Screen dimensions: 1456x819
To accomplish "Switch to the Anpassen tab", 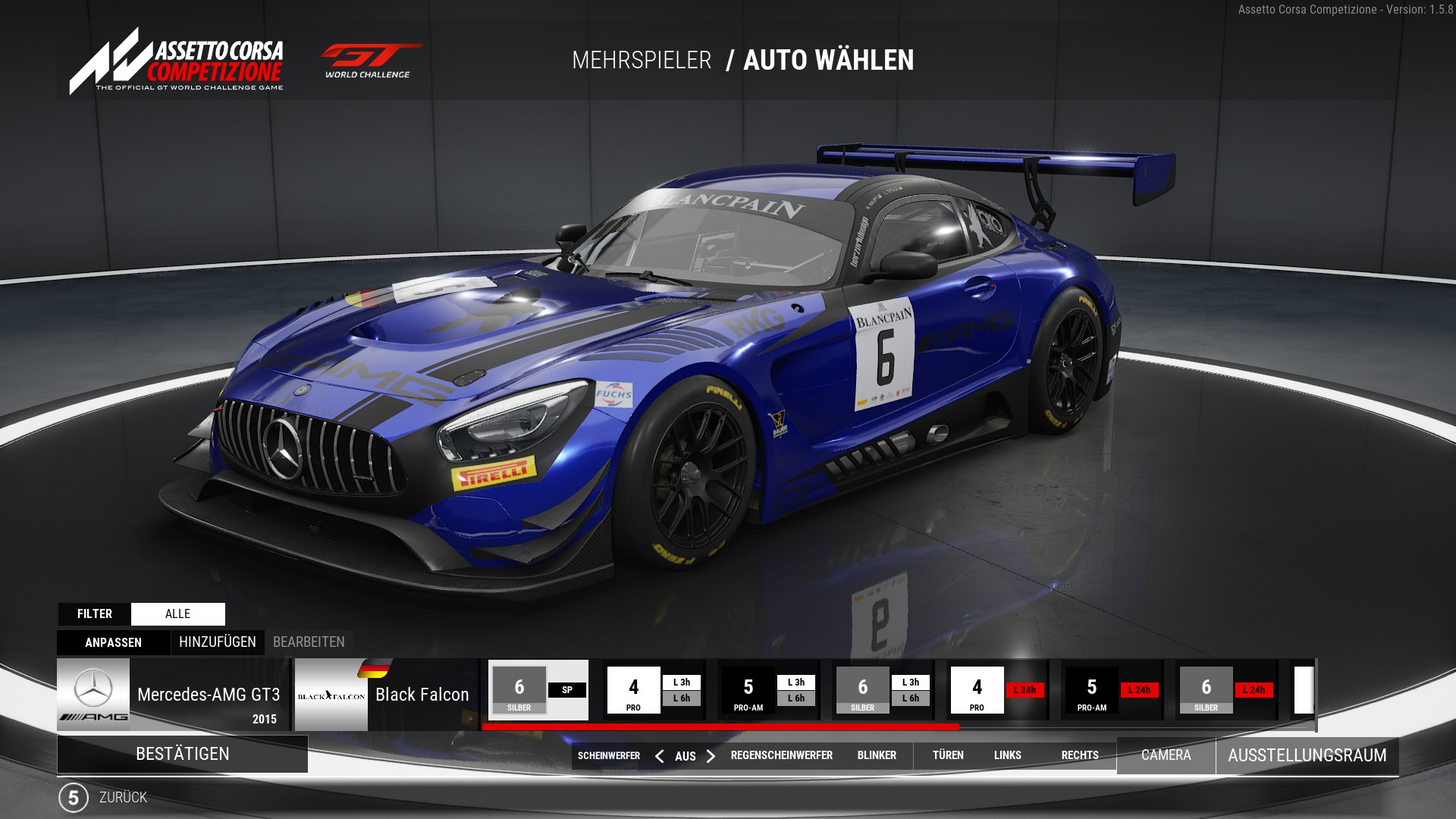I will 113,642.
